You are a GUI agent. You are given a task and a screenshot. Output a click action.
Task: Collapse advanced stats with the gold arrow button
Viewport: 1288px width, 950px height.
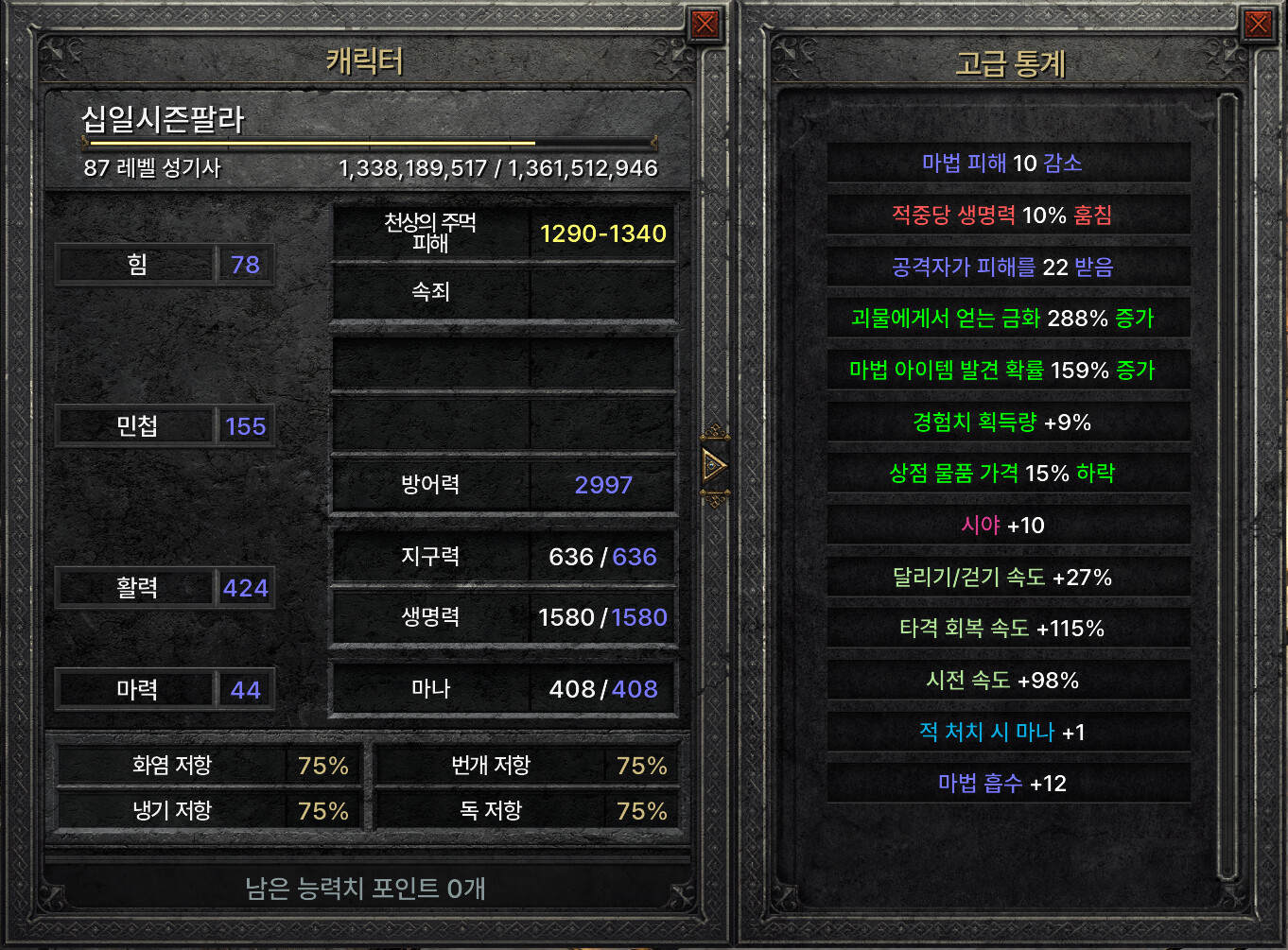point(715,465)
